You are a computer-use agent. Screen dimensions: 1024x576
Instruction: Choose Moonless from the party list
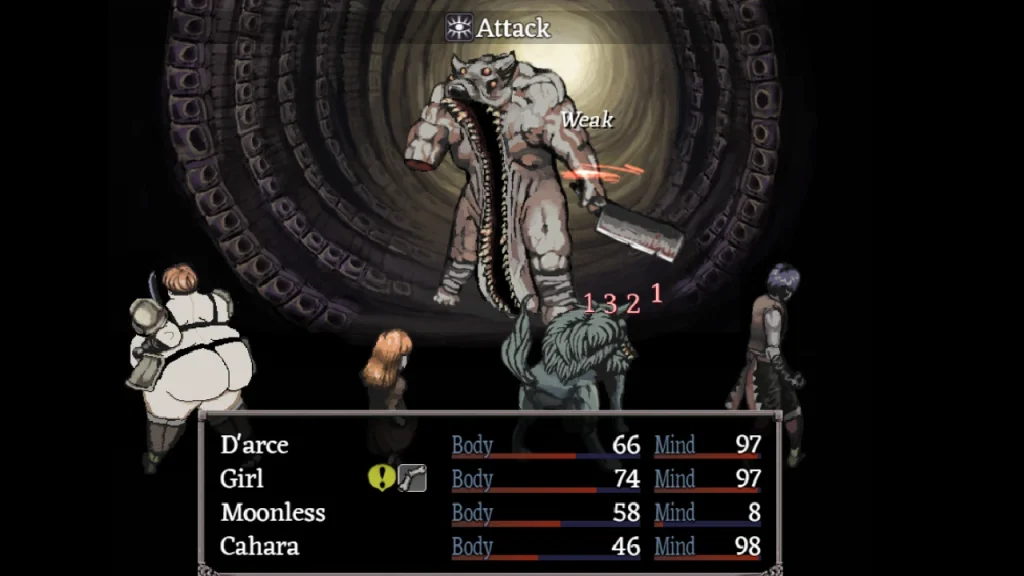tap(273, 513)
